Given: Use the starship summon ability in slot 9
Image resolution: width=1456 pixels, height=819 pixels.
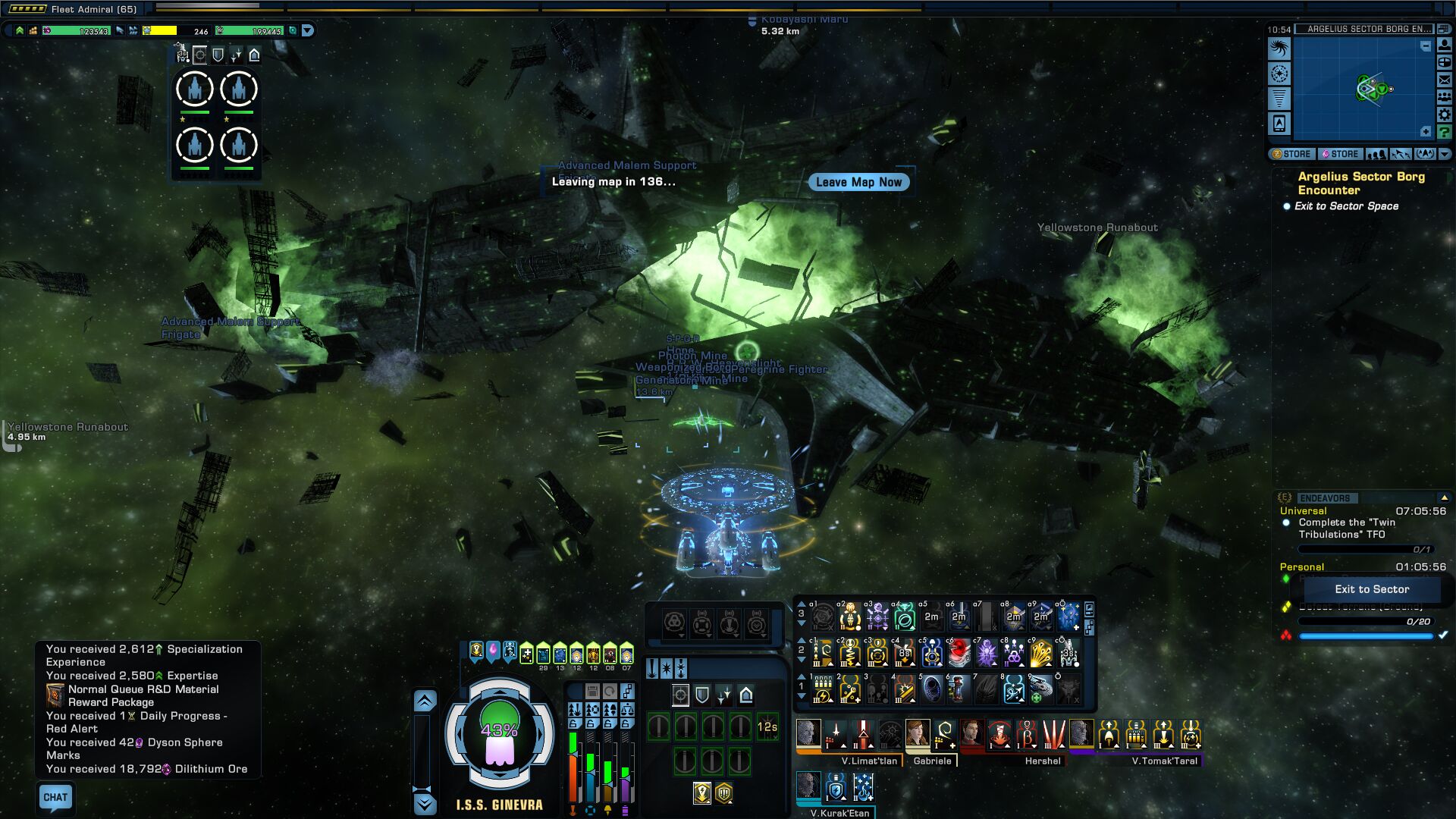Looking at the screenshot, I should (x=1041, y=689).
